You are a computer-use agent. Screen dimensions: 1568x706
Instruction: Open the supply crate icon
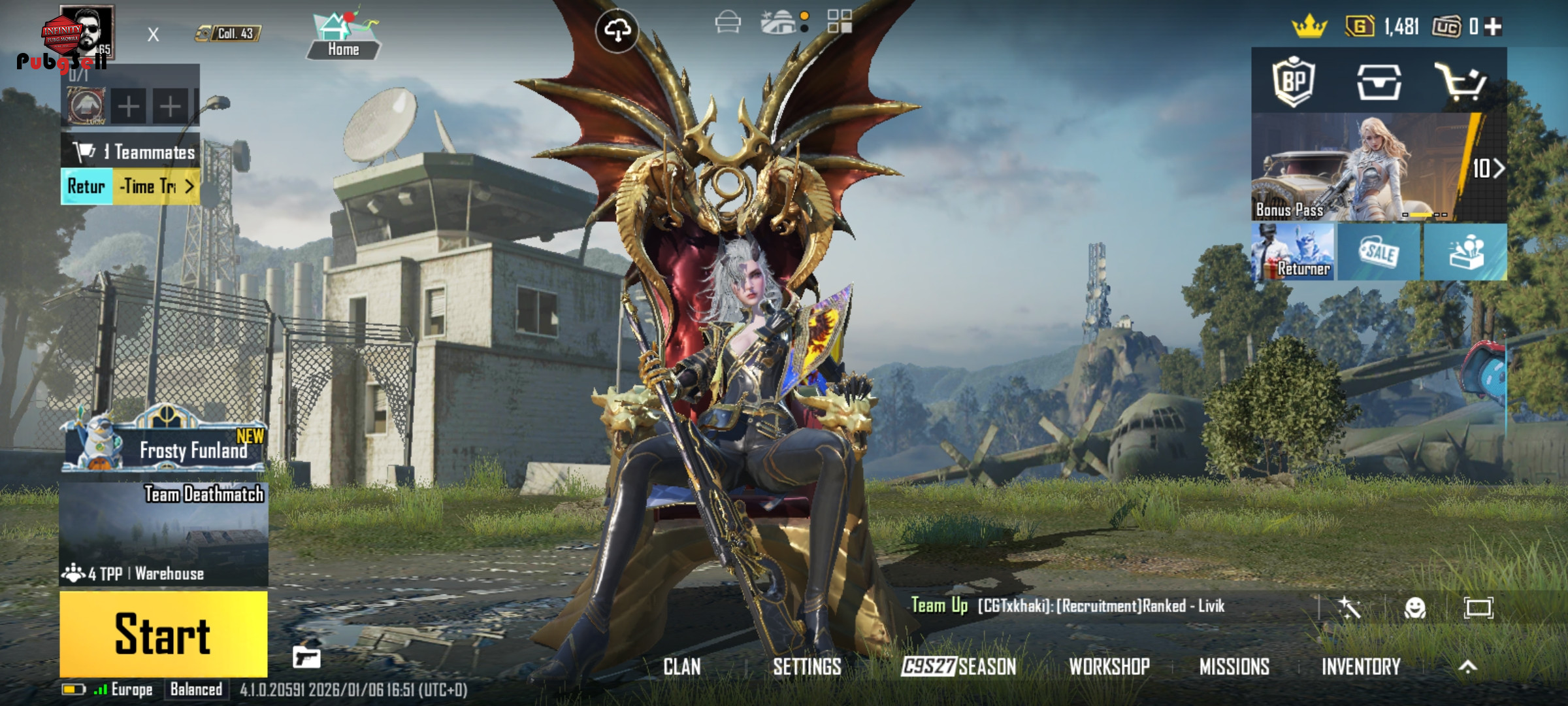point(1379,82)
